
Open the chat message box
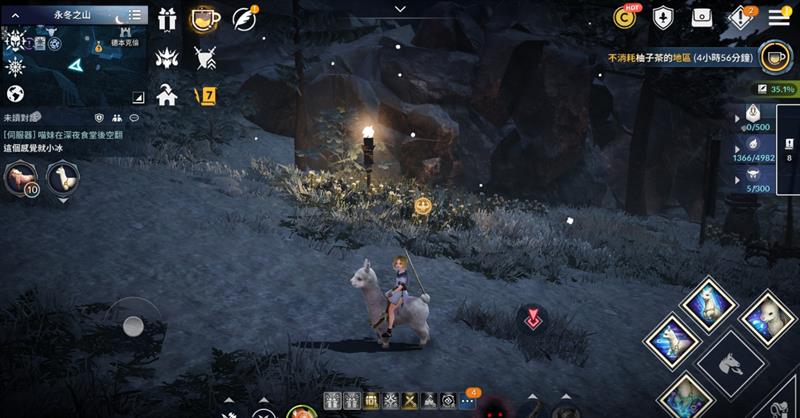pyautogui.click(x=70, y=140)
